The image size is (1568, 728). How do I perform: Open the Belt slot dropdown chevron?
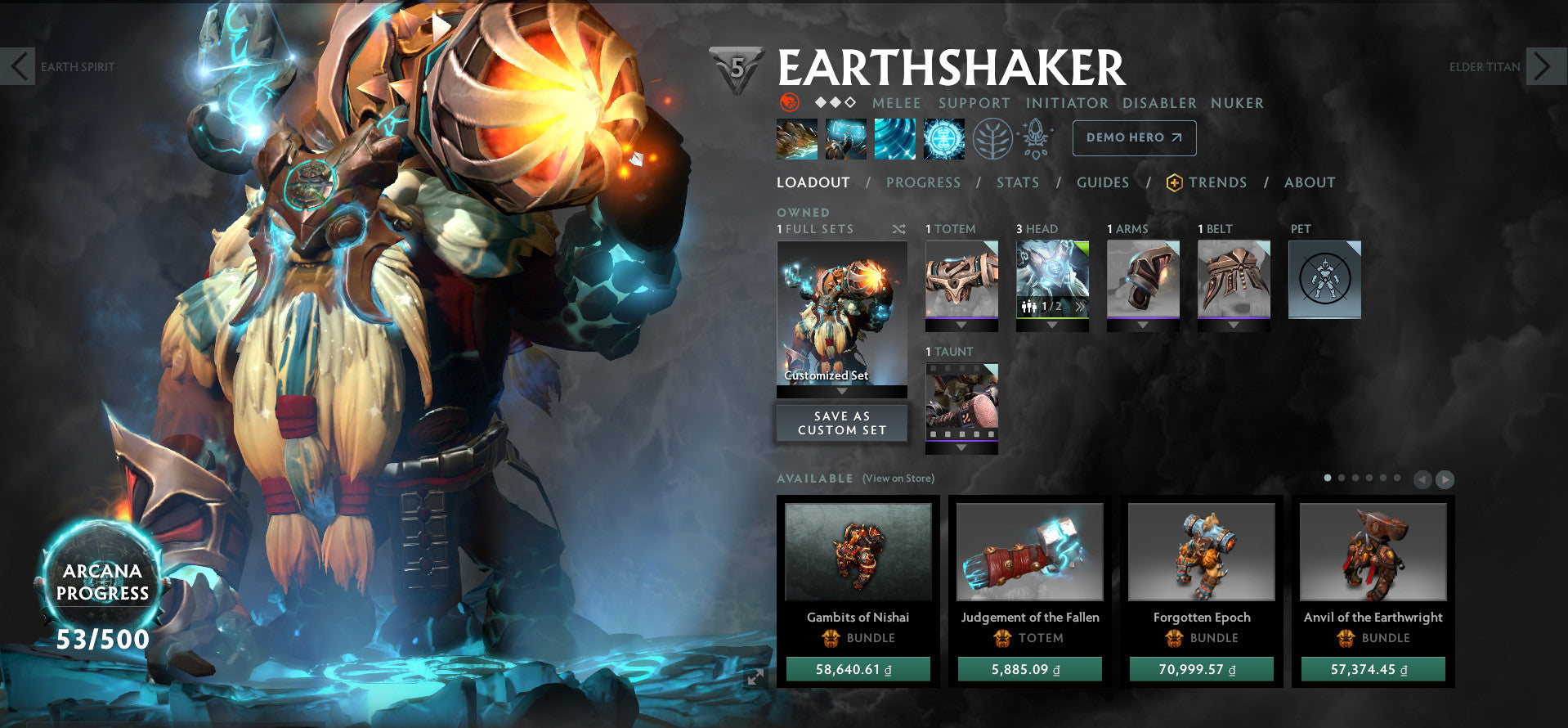(x=1234, y=325)
